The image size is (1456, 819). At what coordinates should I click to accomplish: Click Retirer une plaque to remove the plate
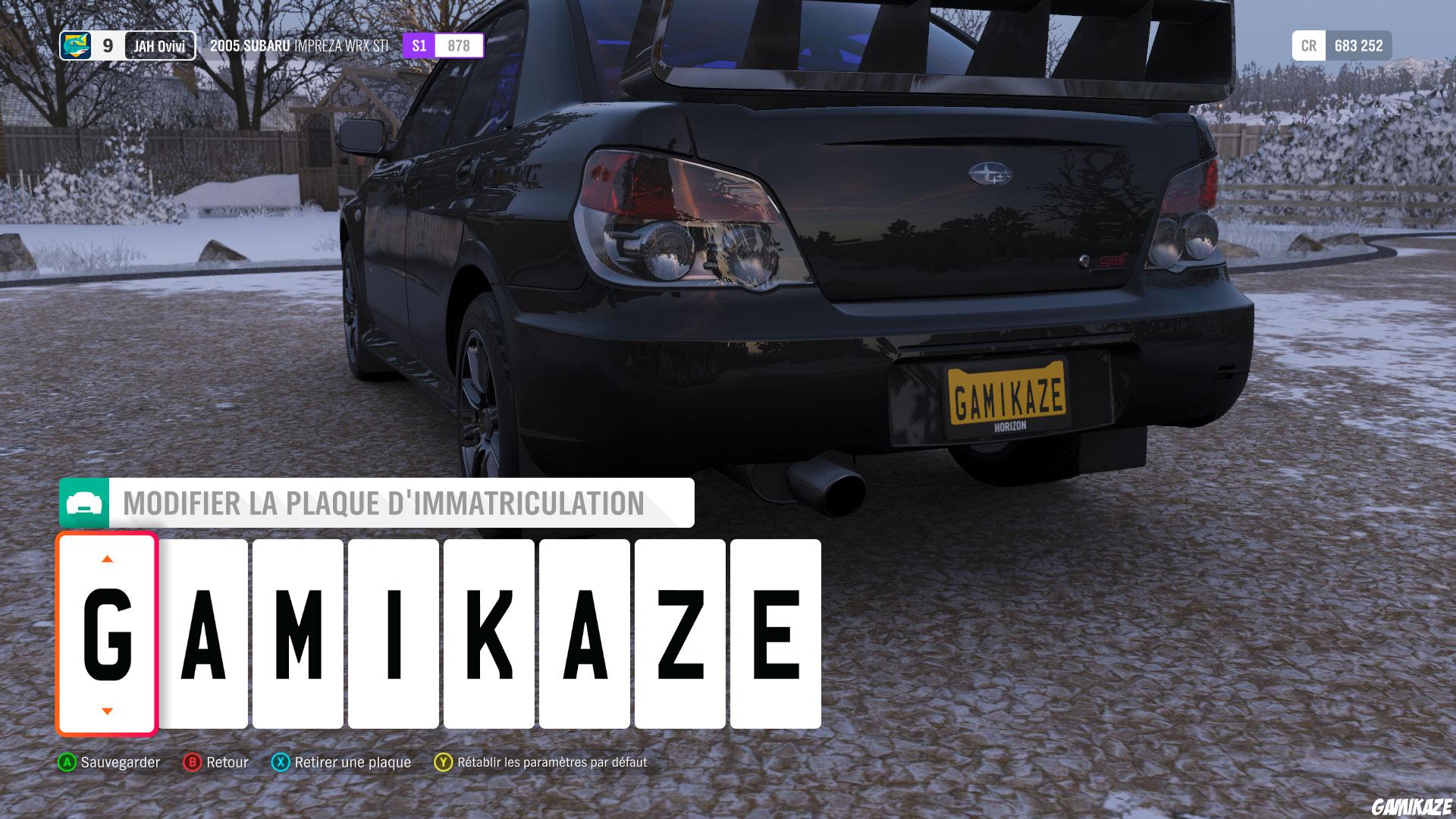353,762
